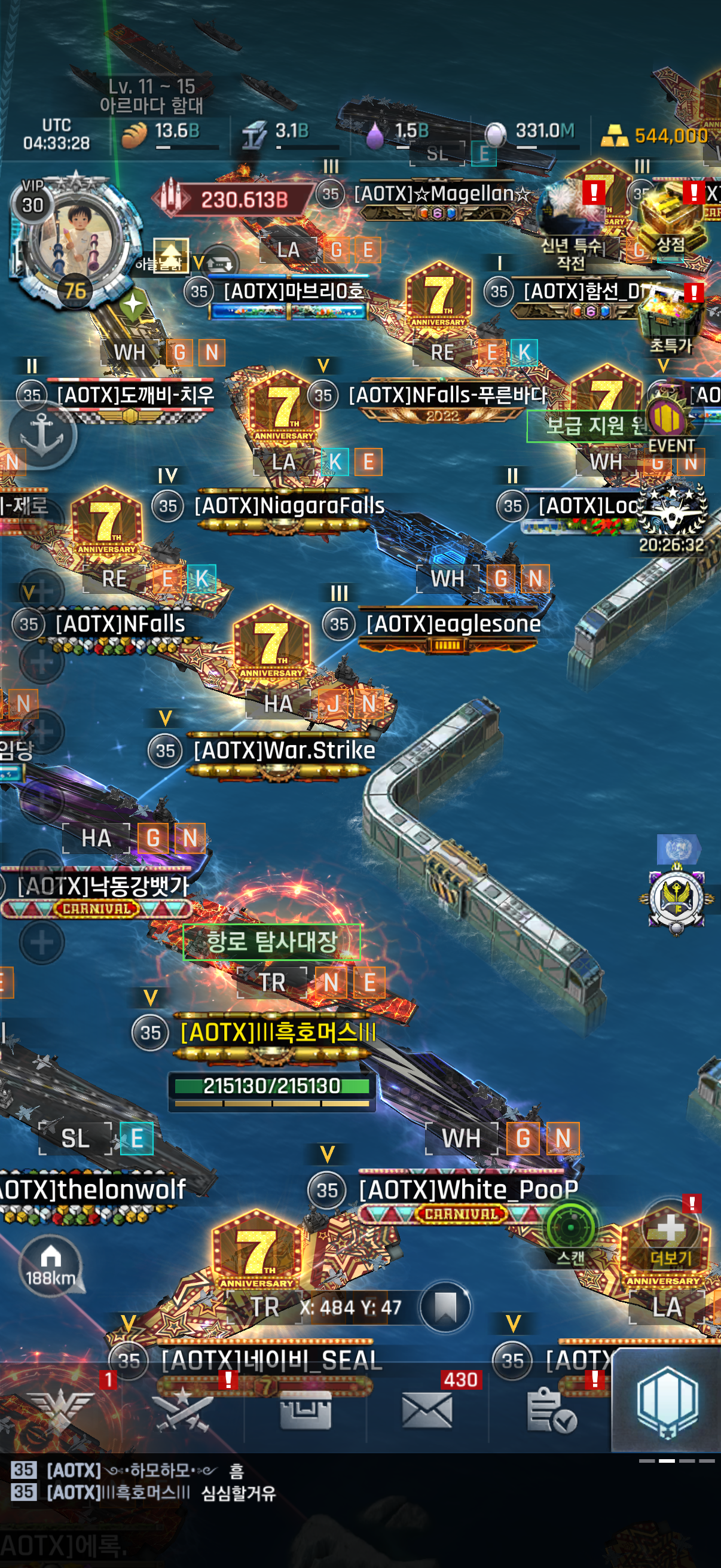721x1568 pixels.
Task: Tap the anchor button
Action: click(42, 435)
